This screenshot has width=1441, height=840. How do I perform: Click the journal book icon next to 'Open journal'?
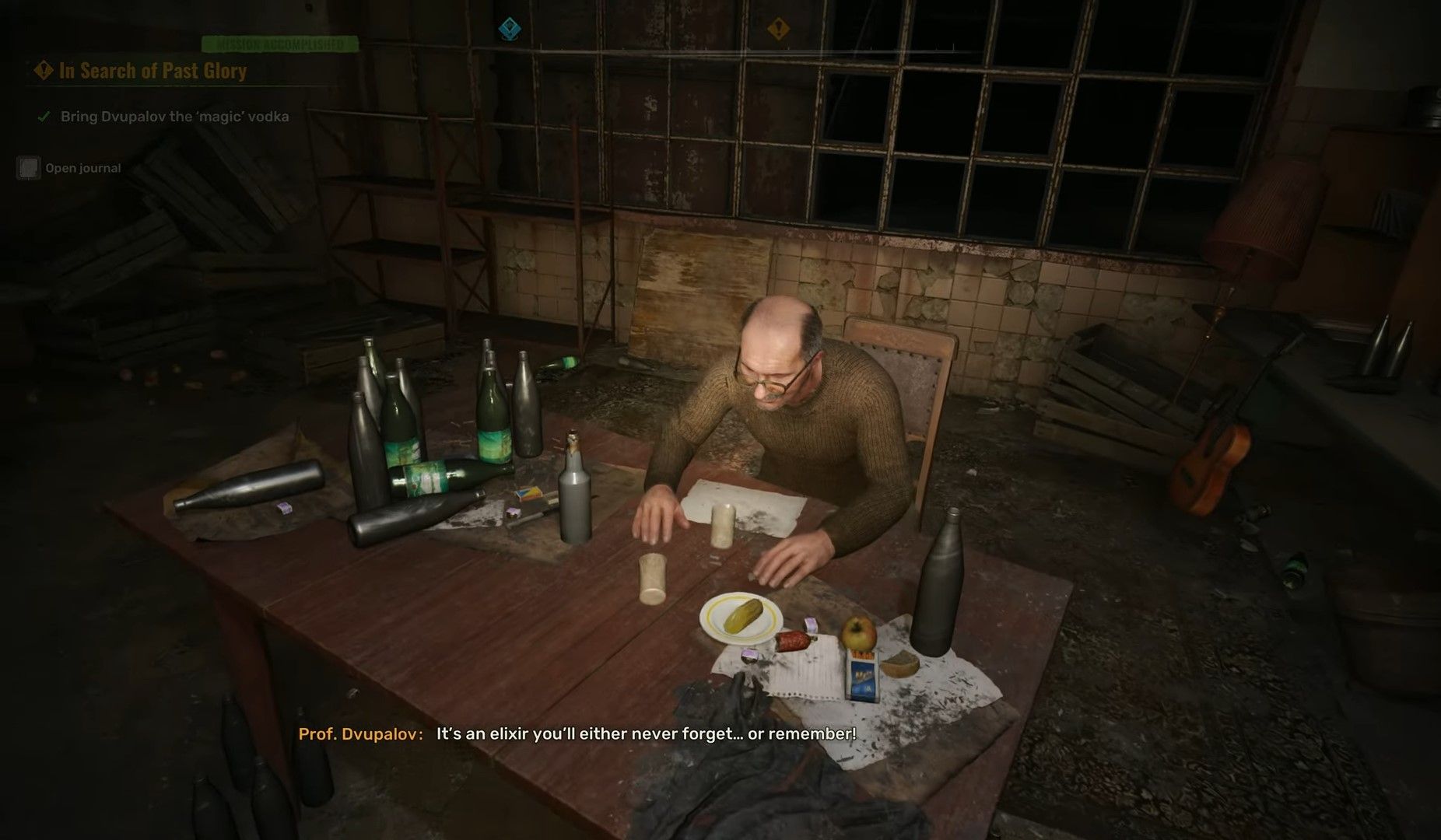click(x=28, y=168)
